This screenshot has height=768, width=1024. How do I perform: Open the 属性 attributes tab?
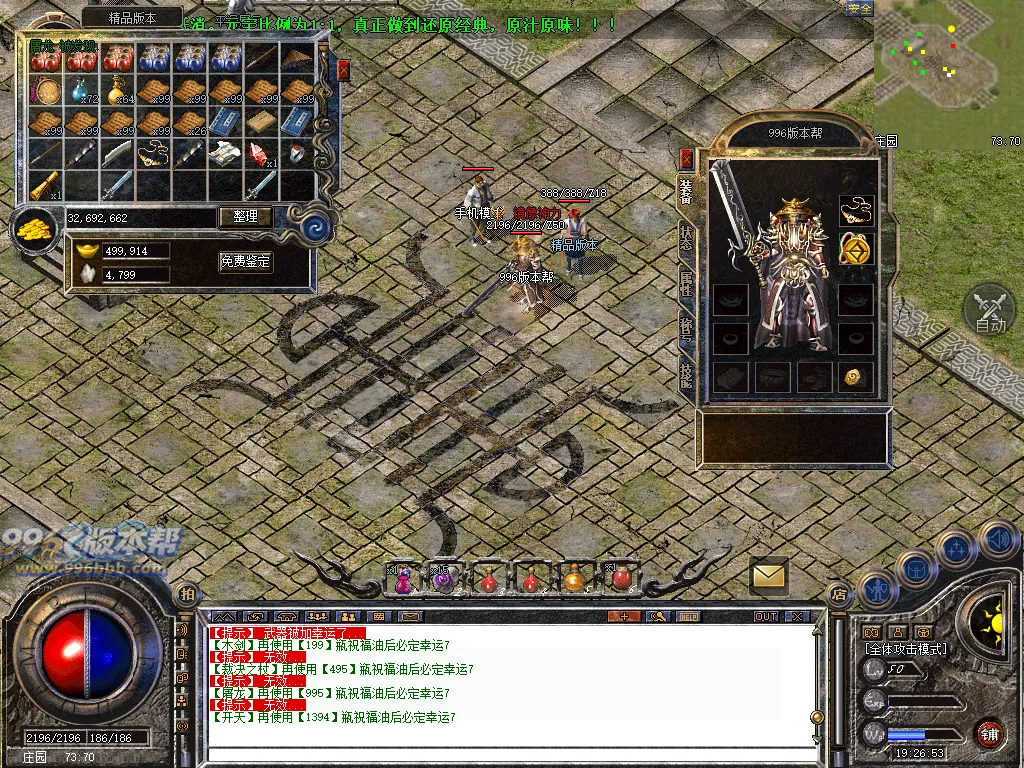pos(686,283)
